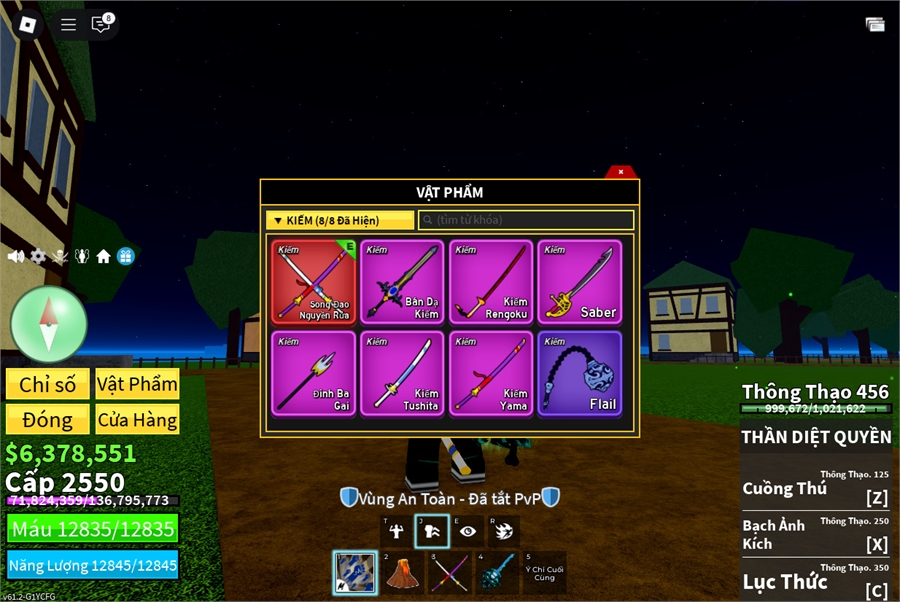Image resolution: width=900 pixels, height=602 pixels.
Task: Equip the volcano fruit hotbar slot
Action: (x=402, y=573)
